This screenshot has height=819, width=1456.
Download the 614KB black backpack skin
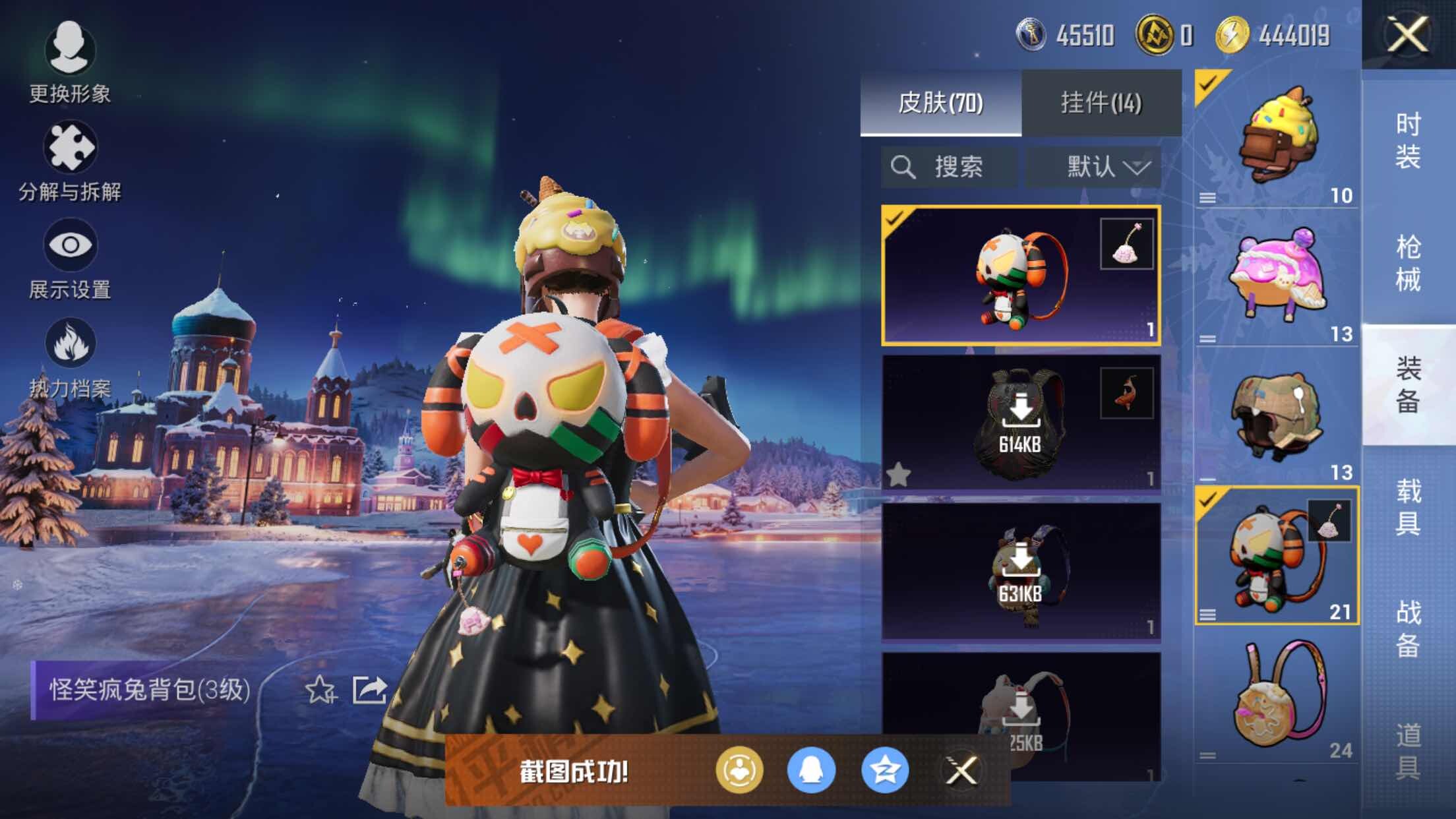coord(1020,422)
